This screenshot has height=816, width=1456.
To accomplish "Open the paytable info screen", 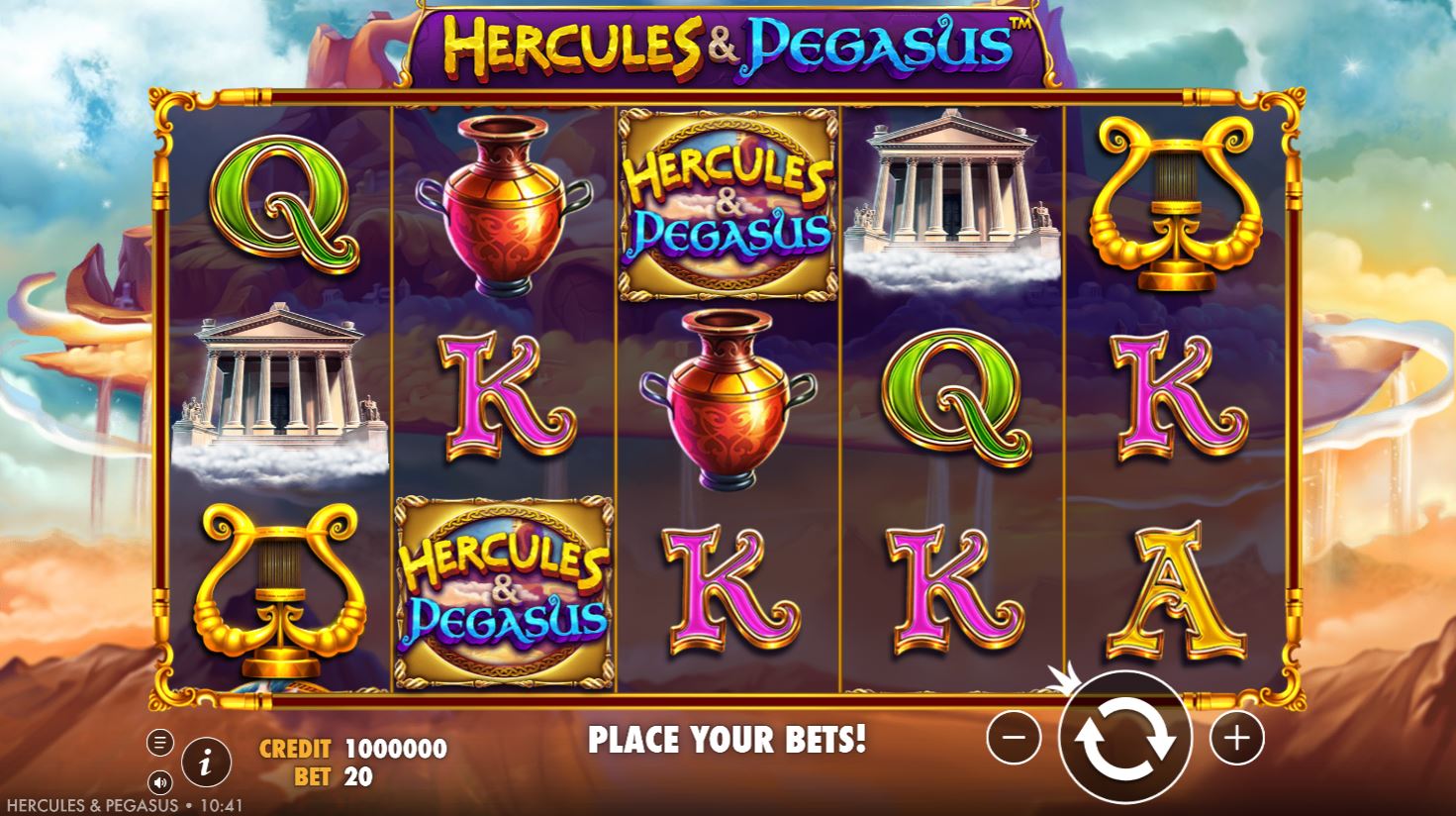I will tap(205, 763).
